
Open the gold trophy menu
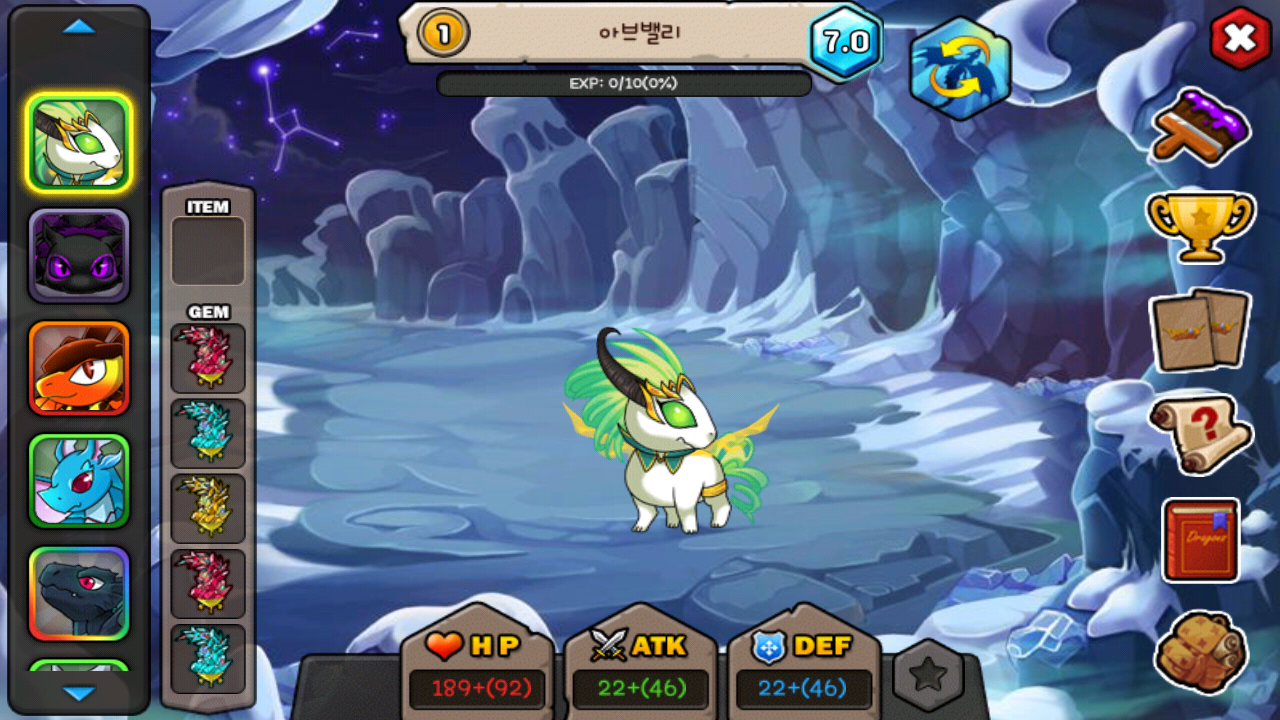1200,226
